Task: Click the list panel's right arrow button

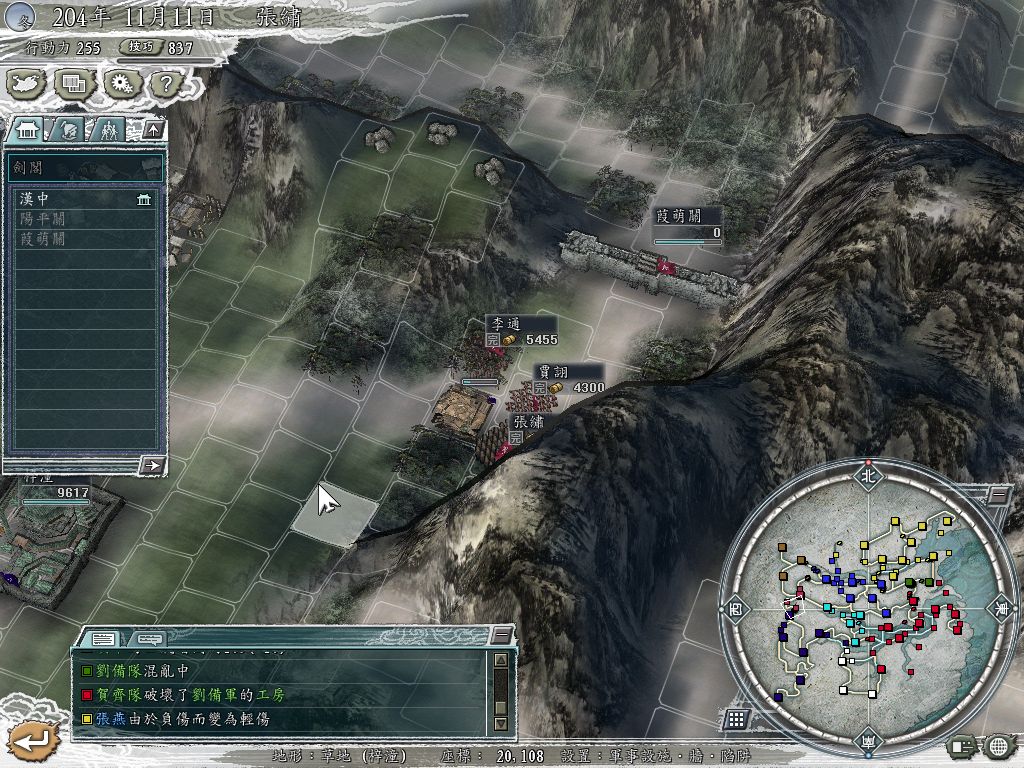Action: coord(152,464)
